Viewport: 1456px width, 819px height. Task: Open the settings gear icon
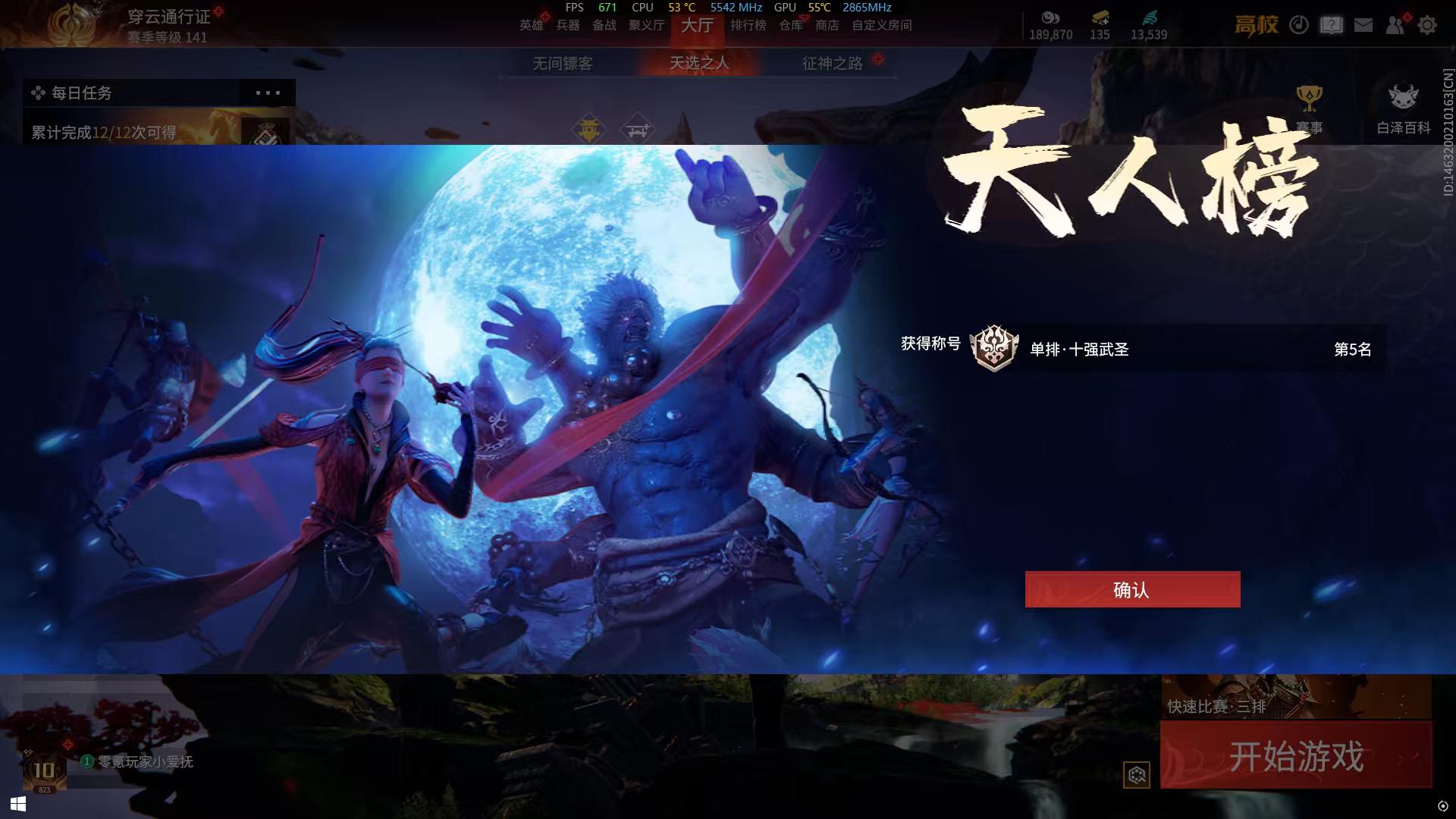(1428, 25)
